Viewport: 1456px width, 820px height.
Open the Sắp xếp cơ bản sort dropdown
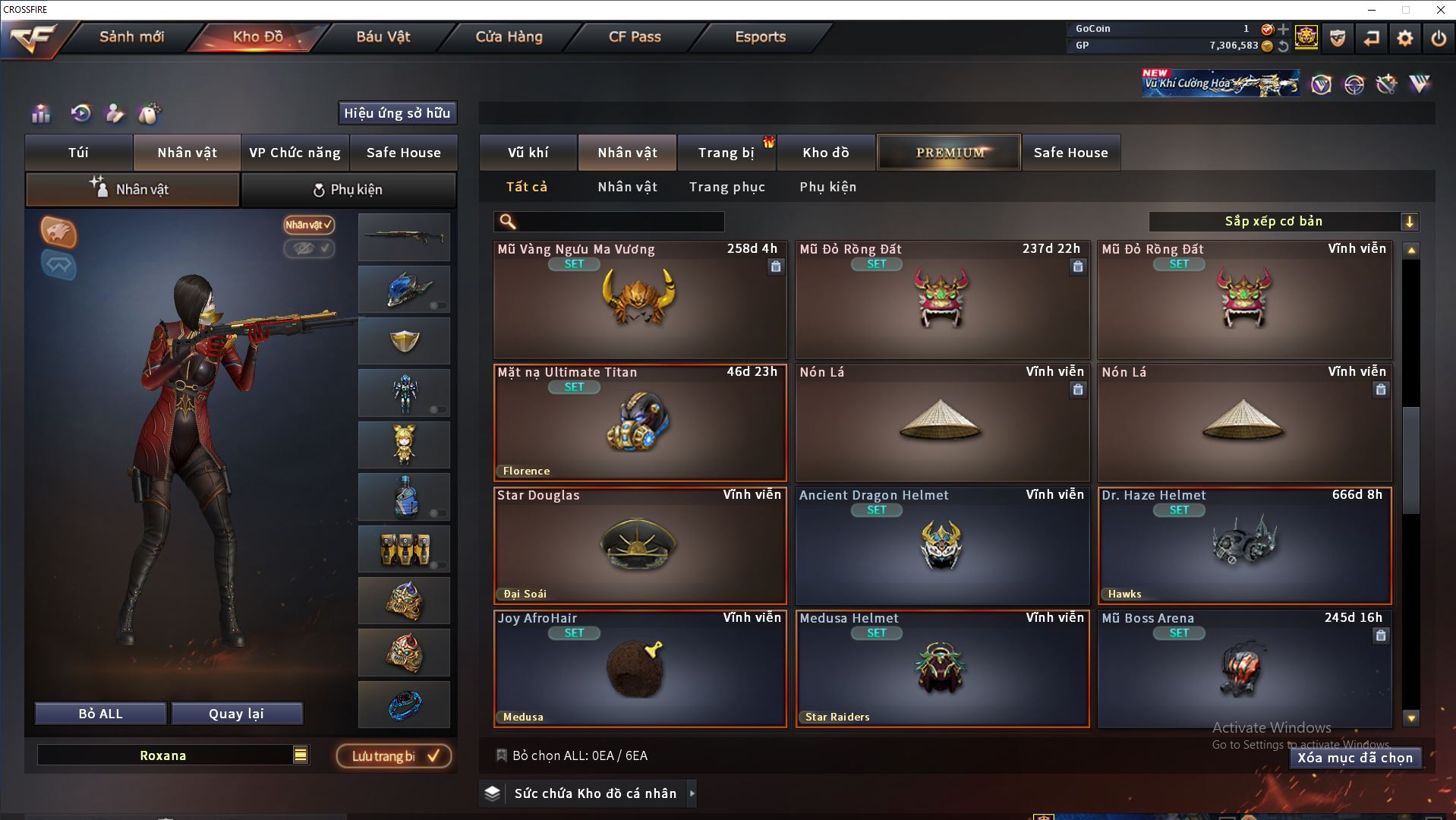1283,222
